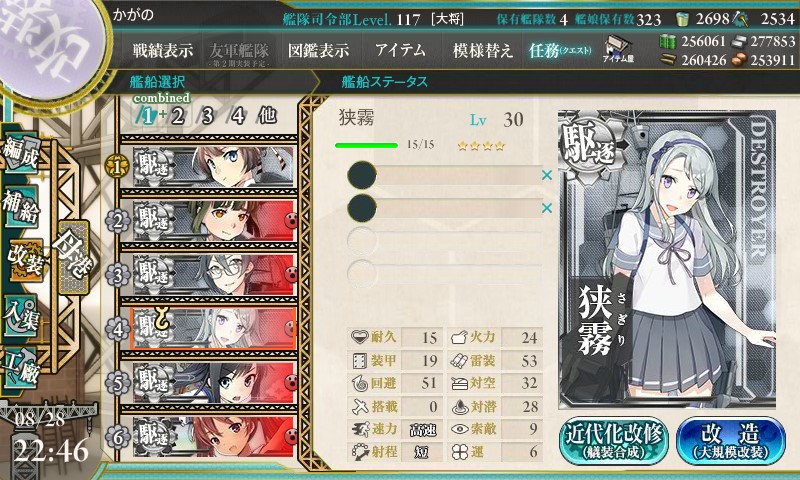Switch to fleet 3 tab
This screenshot has height=480, width=800.
click(208, 115)
